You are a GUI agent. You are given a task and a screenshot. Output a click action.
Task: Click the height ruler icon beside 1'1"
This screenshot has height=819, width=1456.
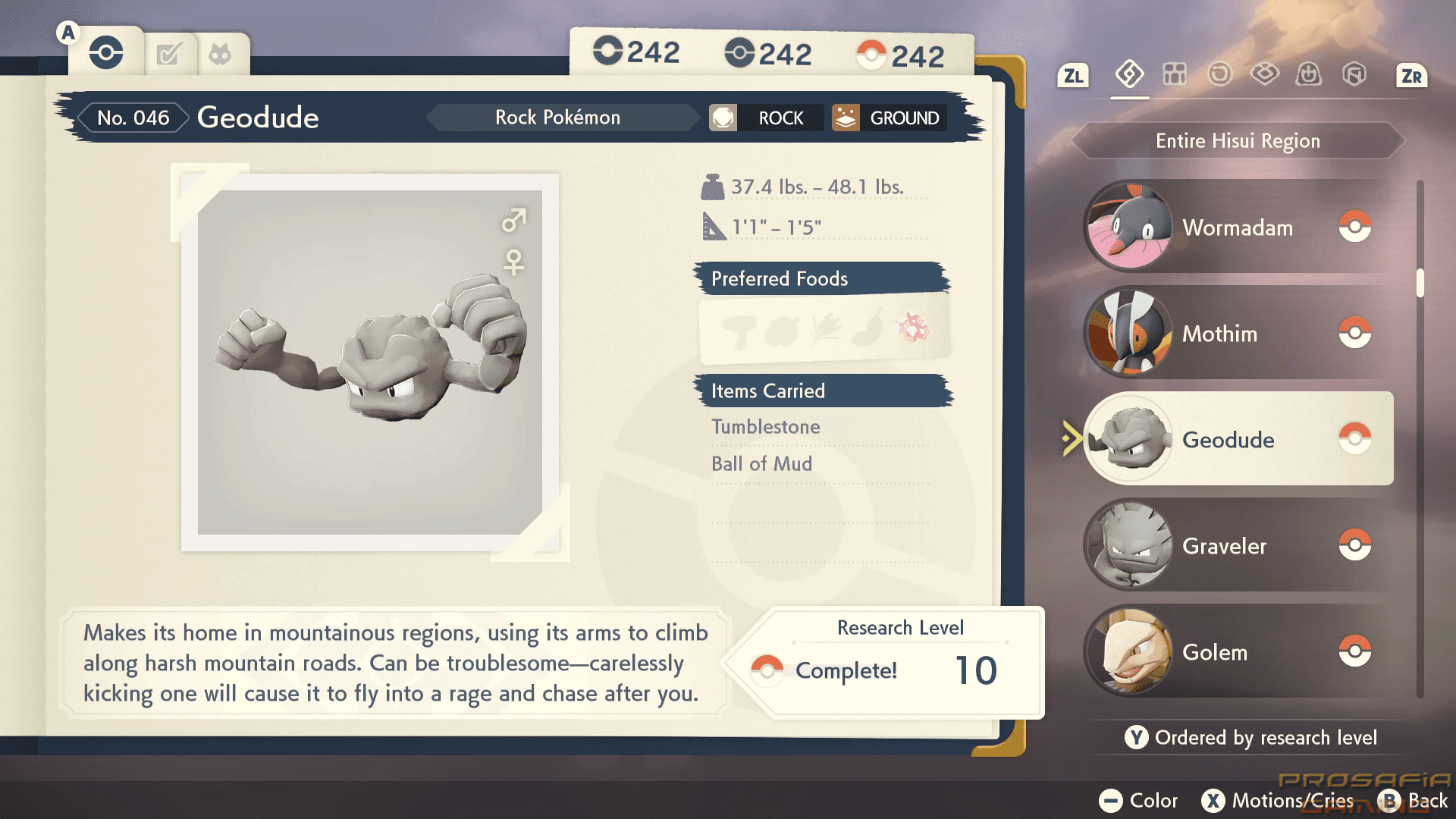point(711,224)
